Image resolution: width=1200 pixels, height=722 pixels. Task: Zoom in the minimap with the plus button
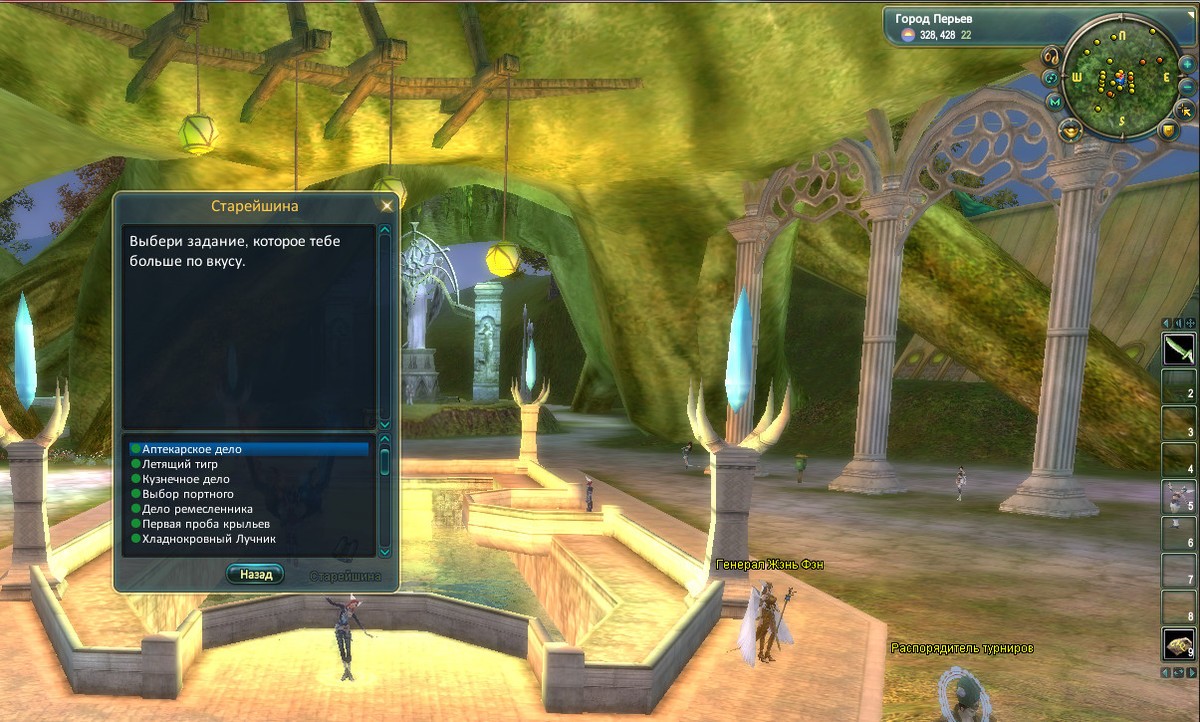tap(1188, 62)
